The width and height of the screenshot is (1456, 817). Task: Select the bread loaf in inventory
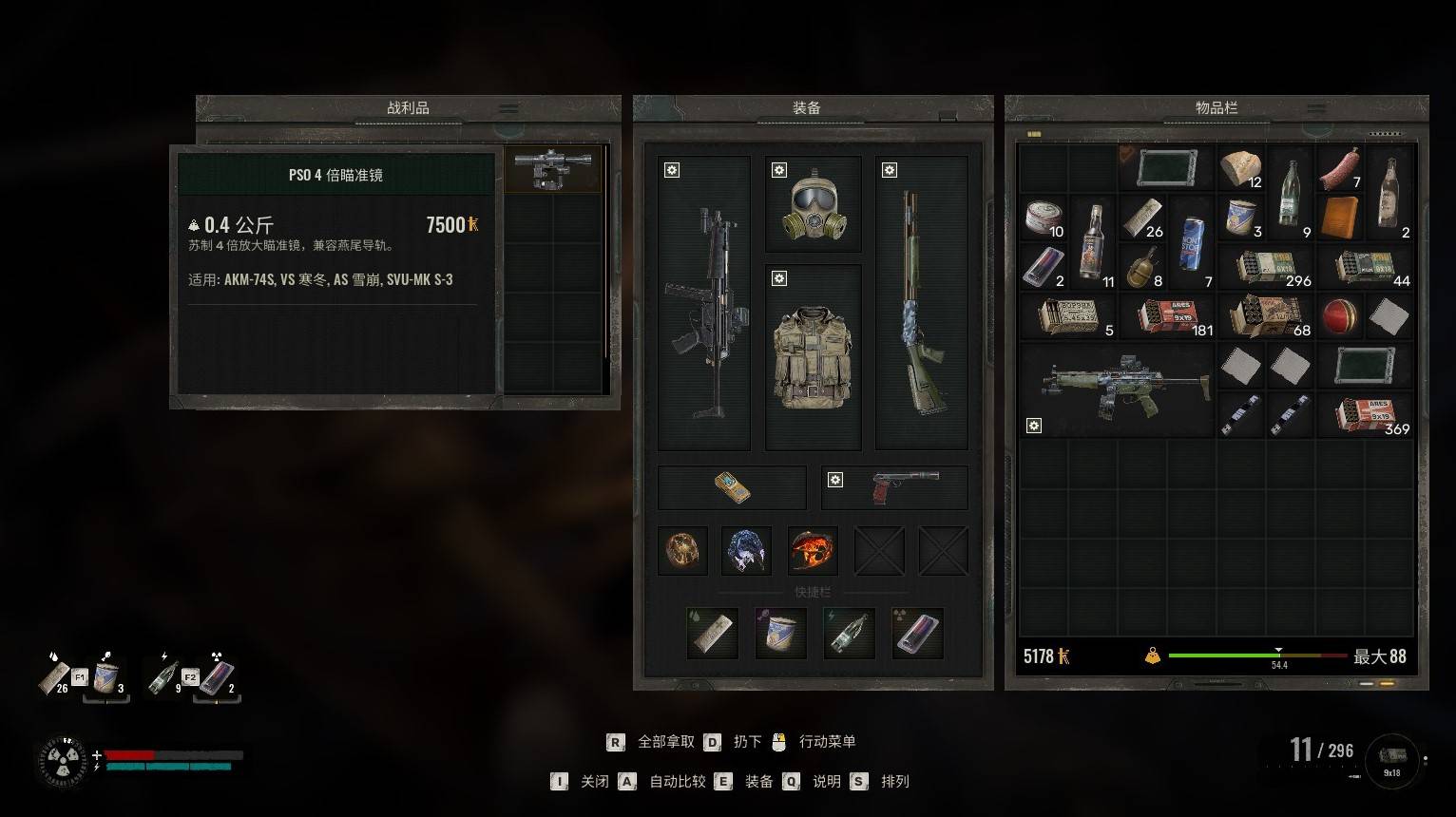1240,169
